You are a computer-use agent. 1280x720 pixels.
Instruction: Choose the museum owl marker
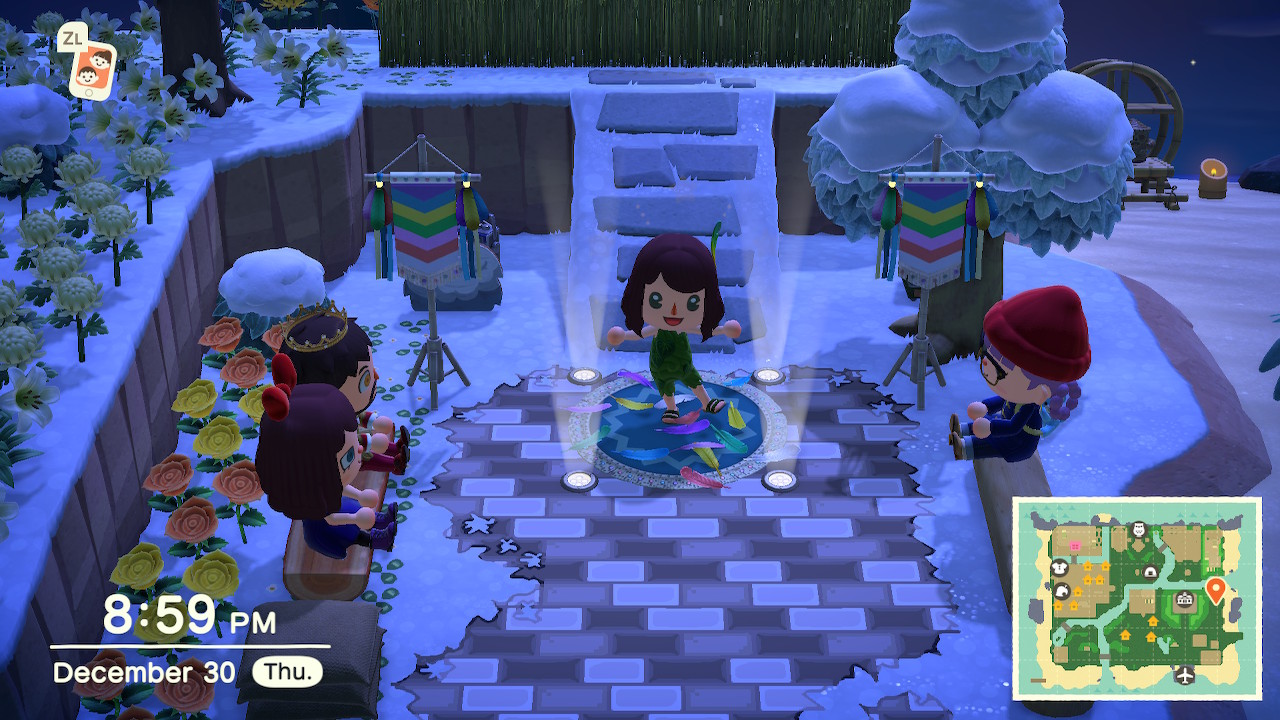(1138, 529)
